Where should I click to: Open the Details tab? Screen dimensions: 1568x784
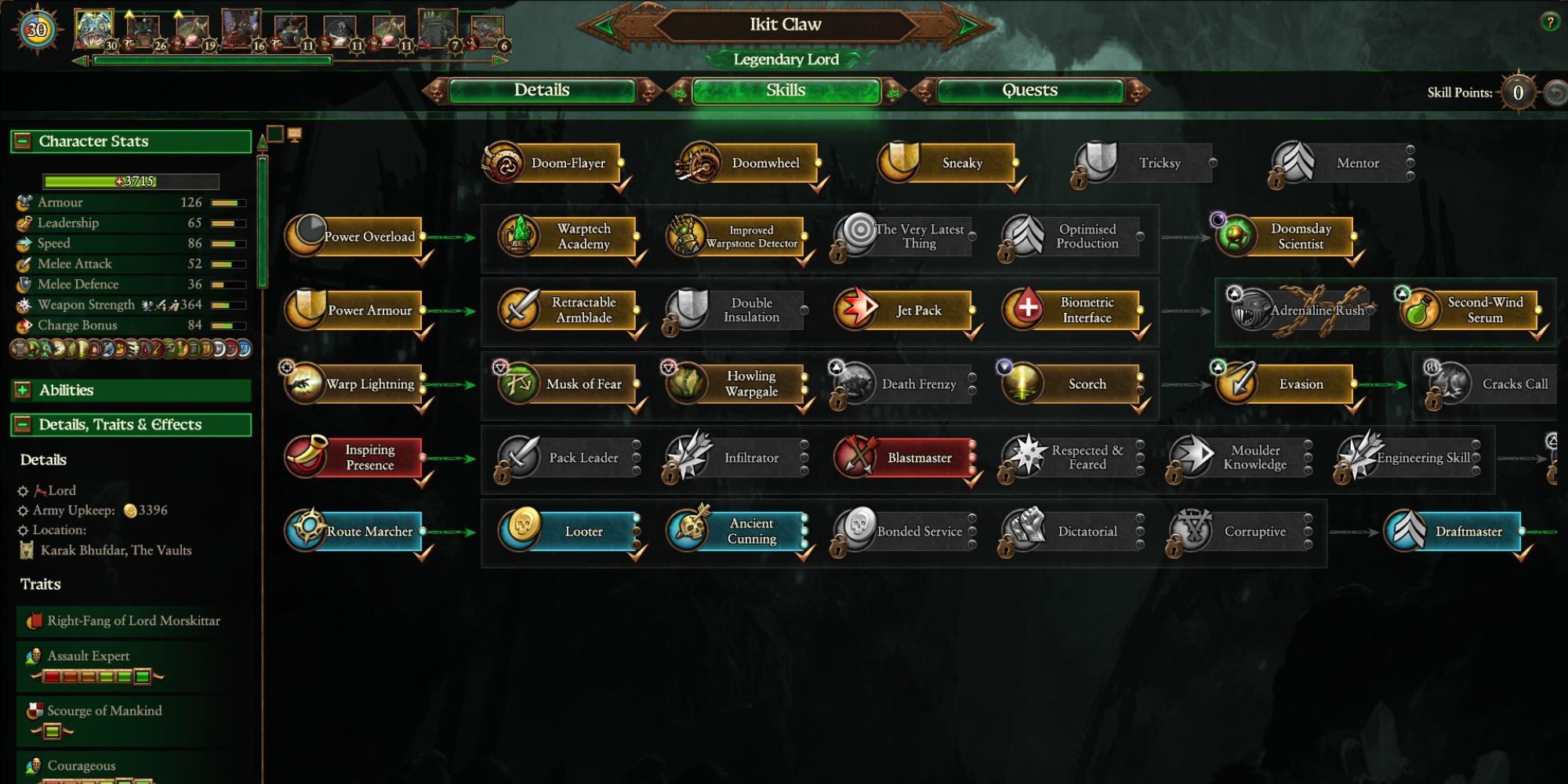tap(541, 90)
